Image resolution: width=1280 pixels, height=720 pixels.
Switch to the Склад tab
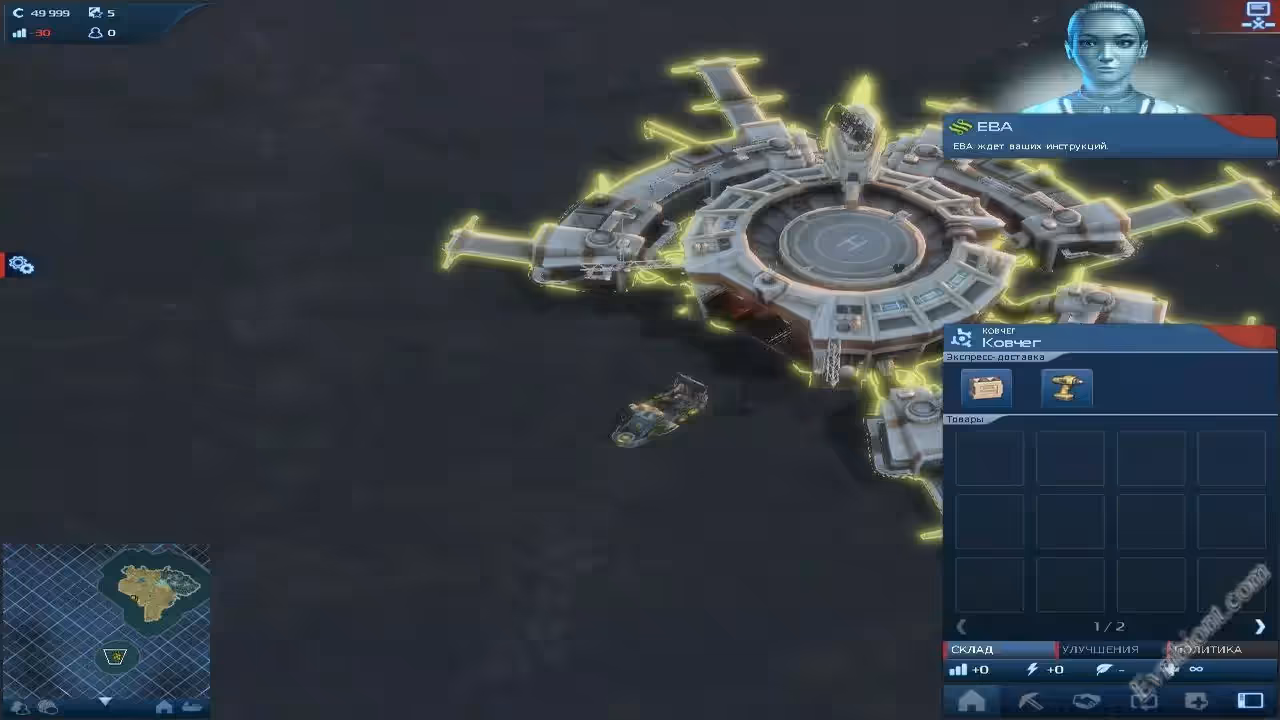(x=996, y=650)
